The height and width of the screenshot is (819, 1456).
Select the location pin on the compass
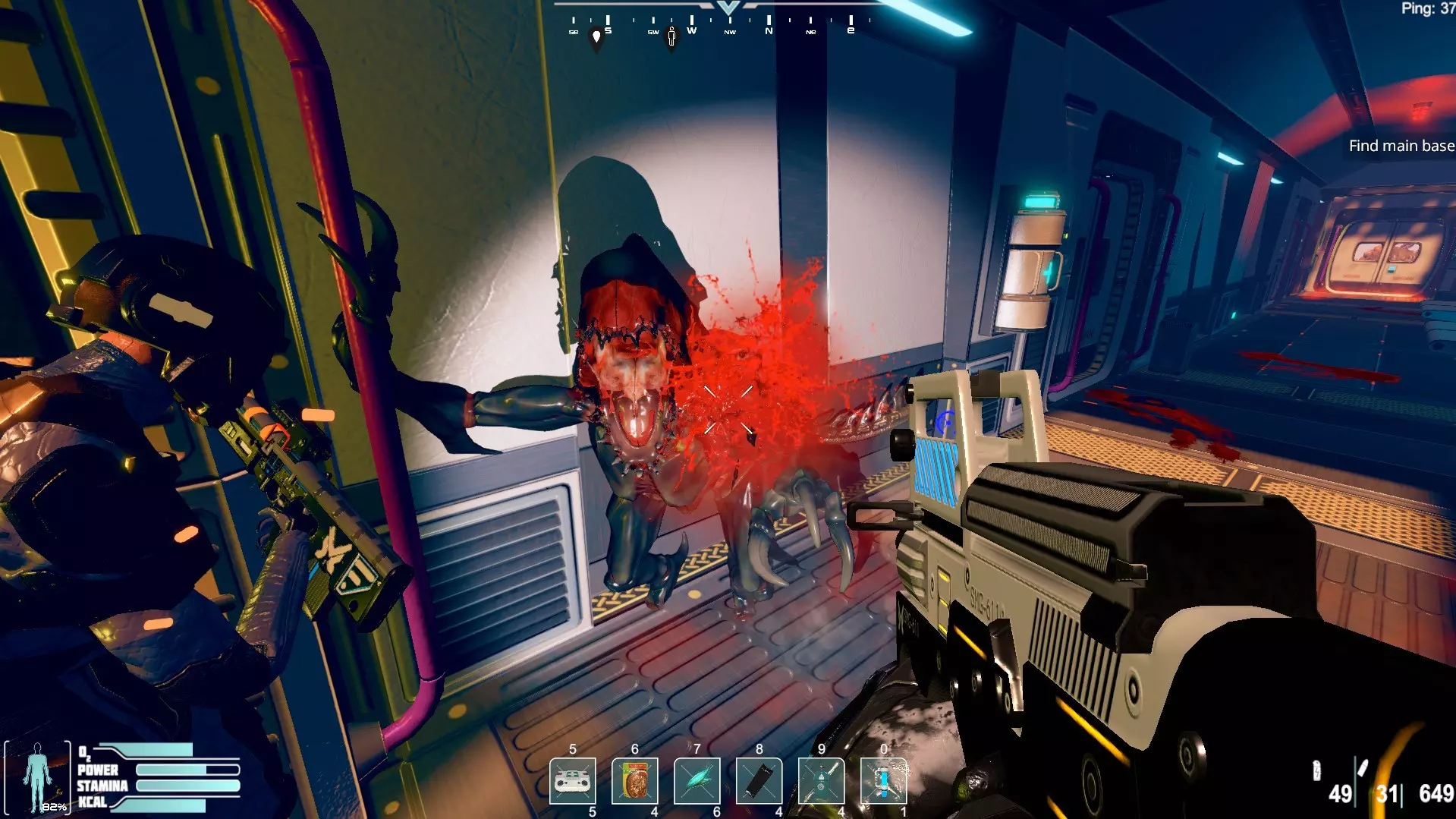coord(596,38)
